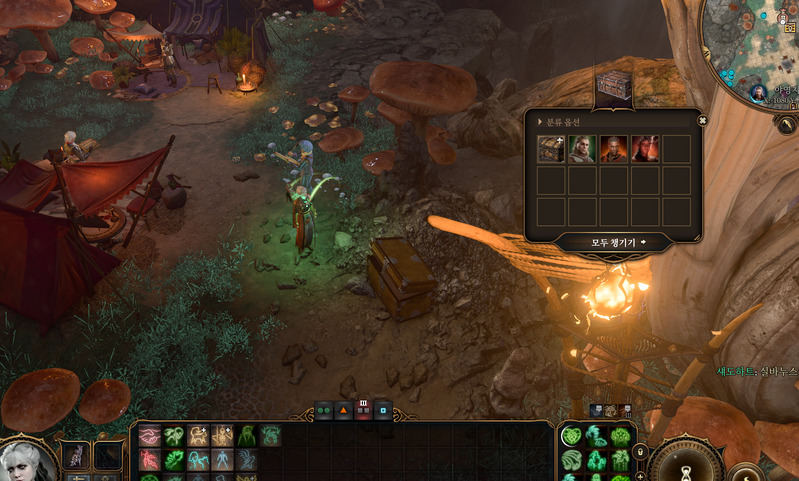The height and width of the screenshot is (481, 799).
Task: Close the container loot panel
Action: click(702, 121)
